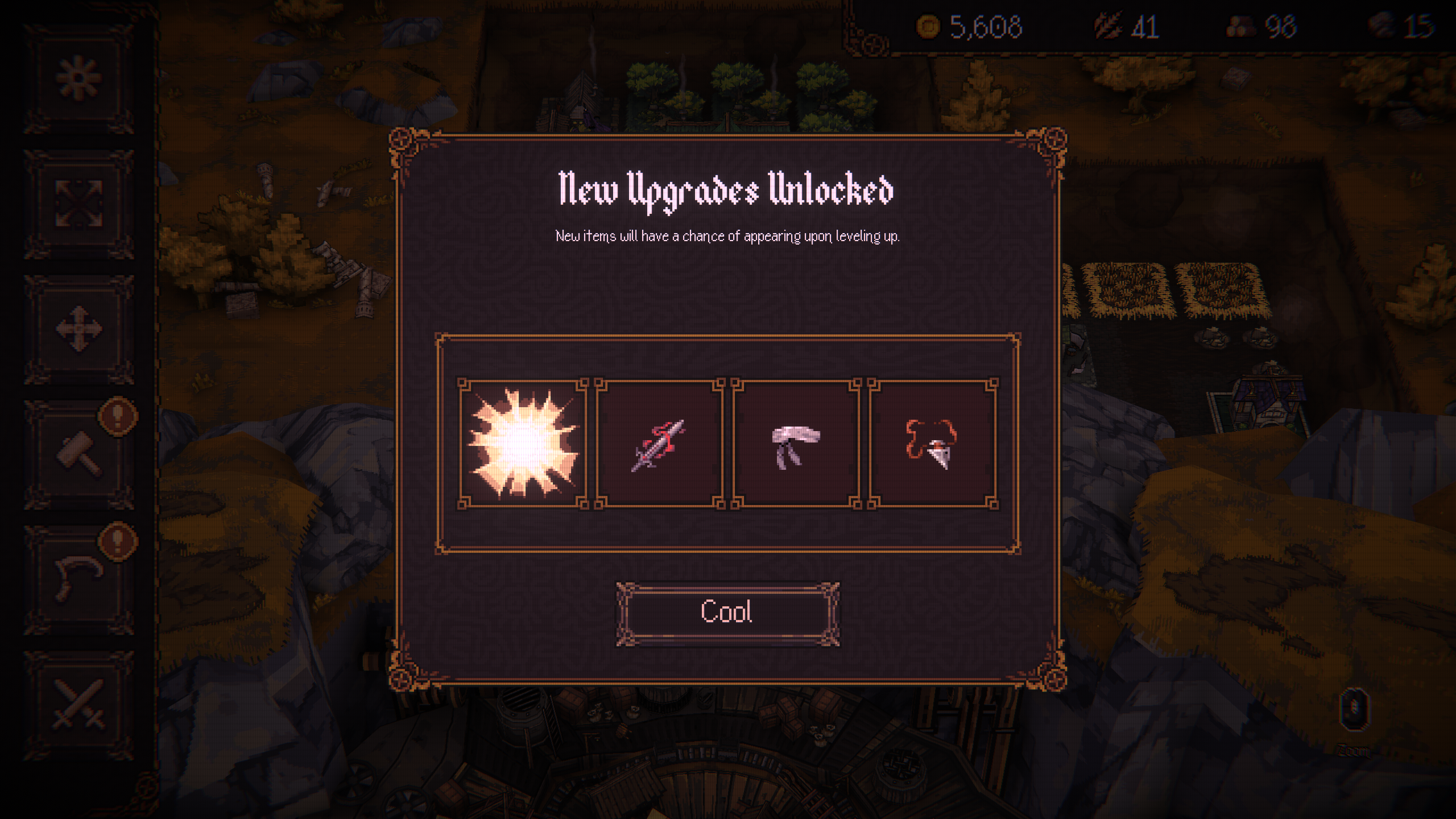Pick the grey headband upgrade
Screen dimensions: 1456x819
tap(796, 444)
